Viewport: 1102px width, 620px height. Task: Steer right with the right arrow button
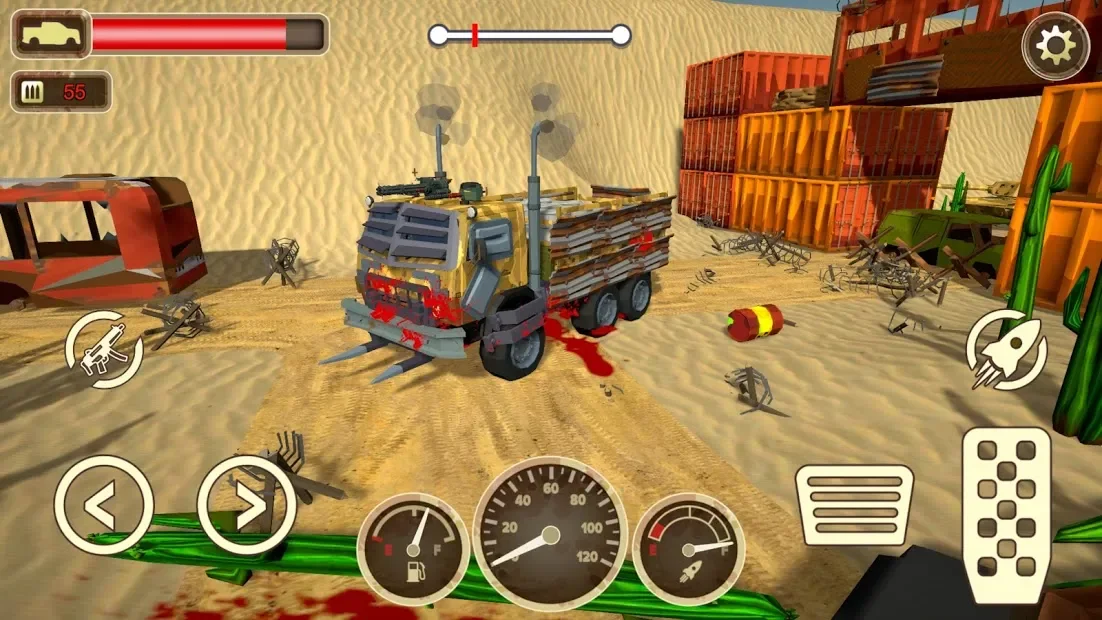[x=247, y=505]
